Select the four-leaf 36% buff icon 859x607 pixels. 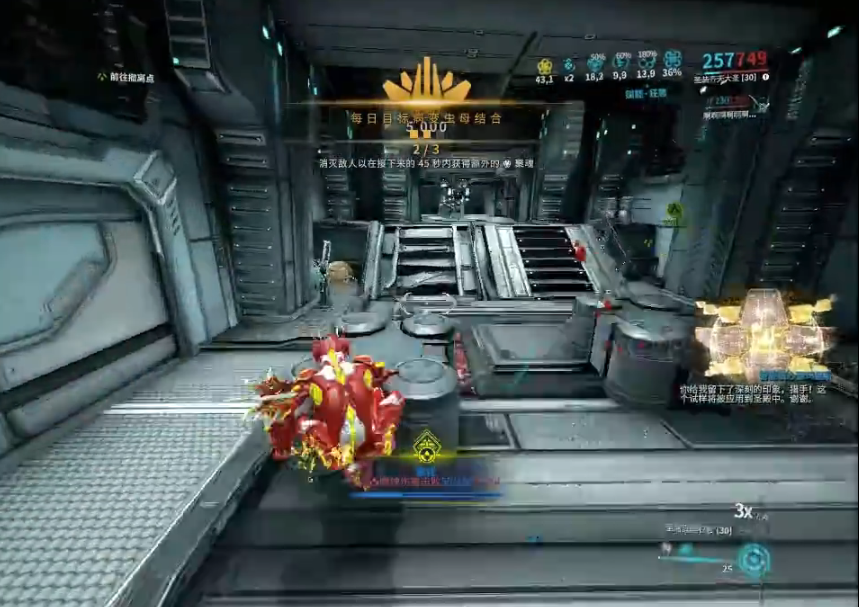pyautogui.click(x=672, y=60)
